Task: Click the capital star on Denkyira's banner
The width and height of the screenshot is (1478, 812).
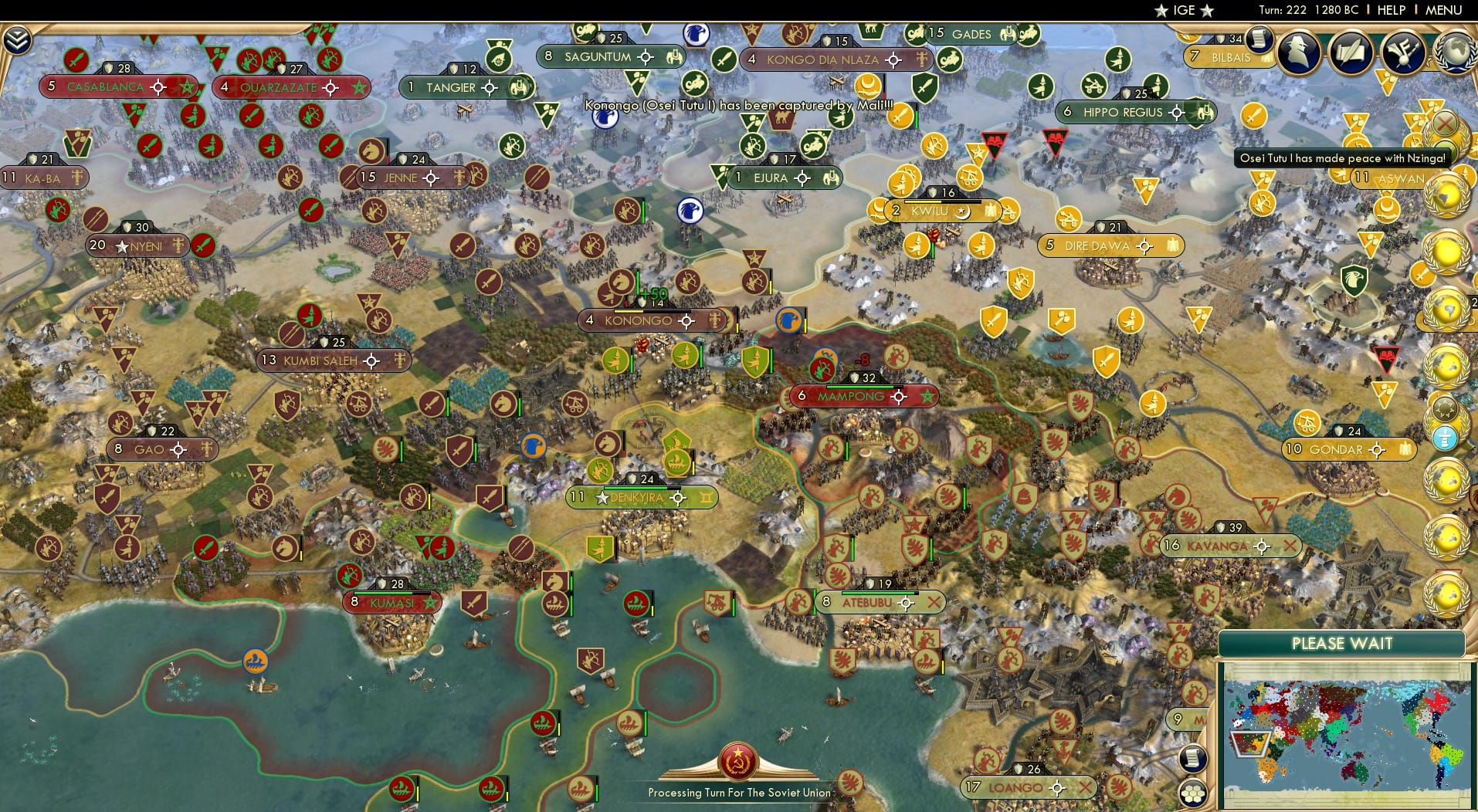Action: tap(602, 497)
